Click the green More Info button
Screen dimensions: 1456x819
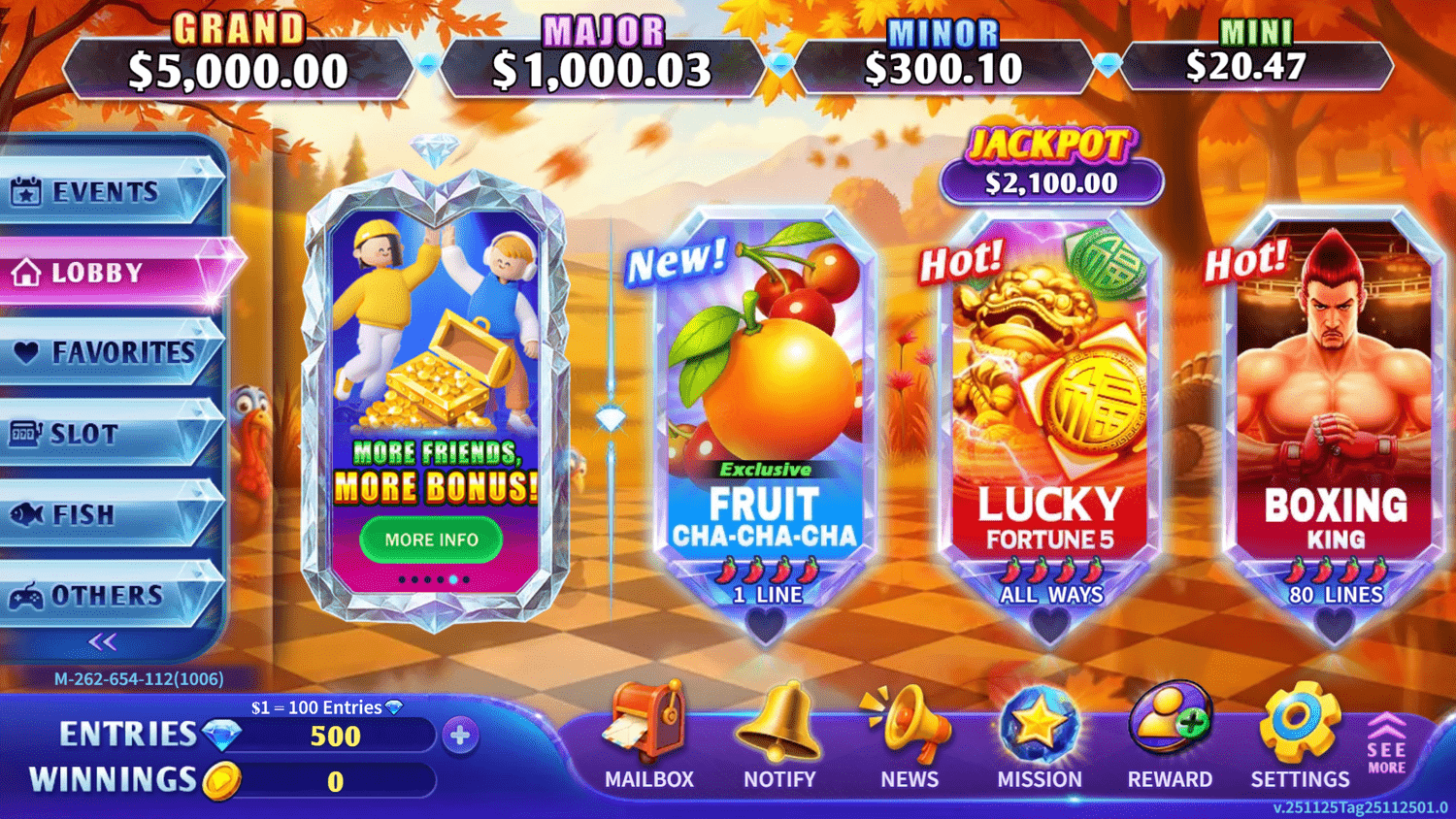click(431, 540)
